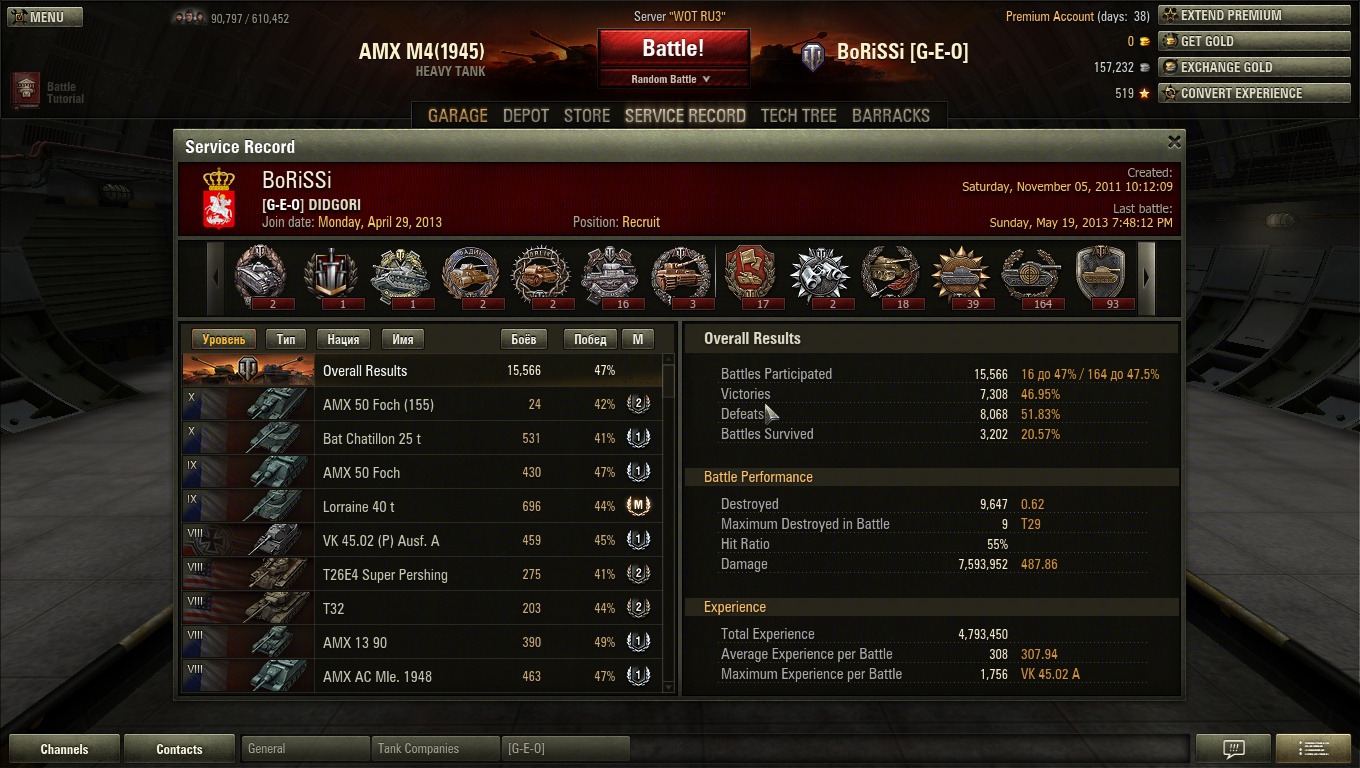Open the Random Battle mode dropdown
The height and width of the screenshot is (768, 1360).
[672, 79]
